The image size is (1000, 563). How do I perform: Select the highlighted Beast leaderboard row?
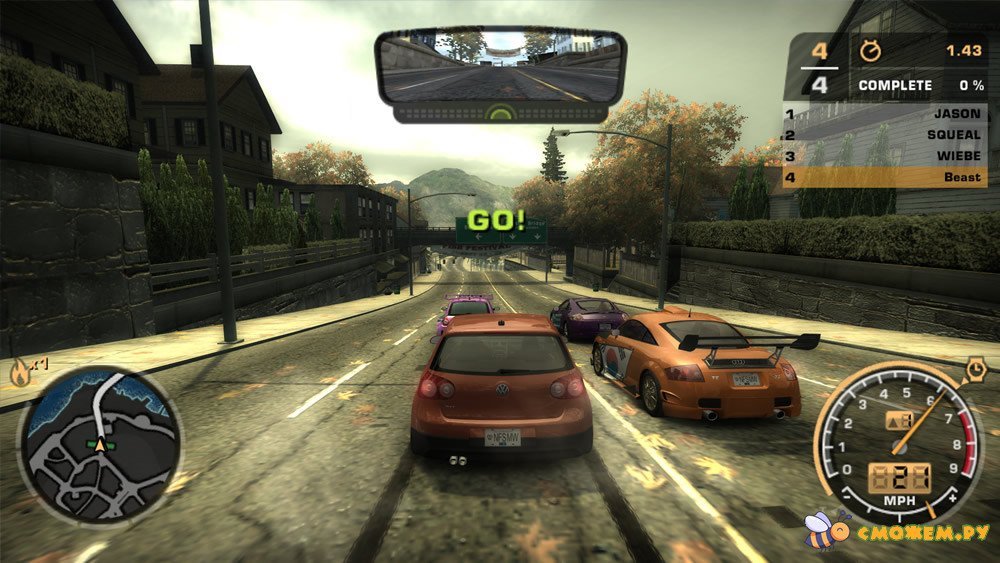point(885,178)
